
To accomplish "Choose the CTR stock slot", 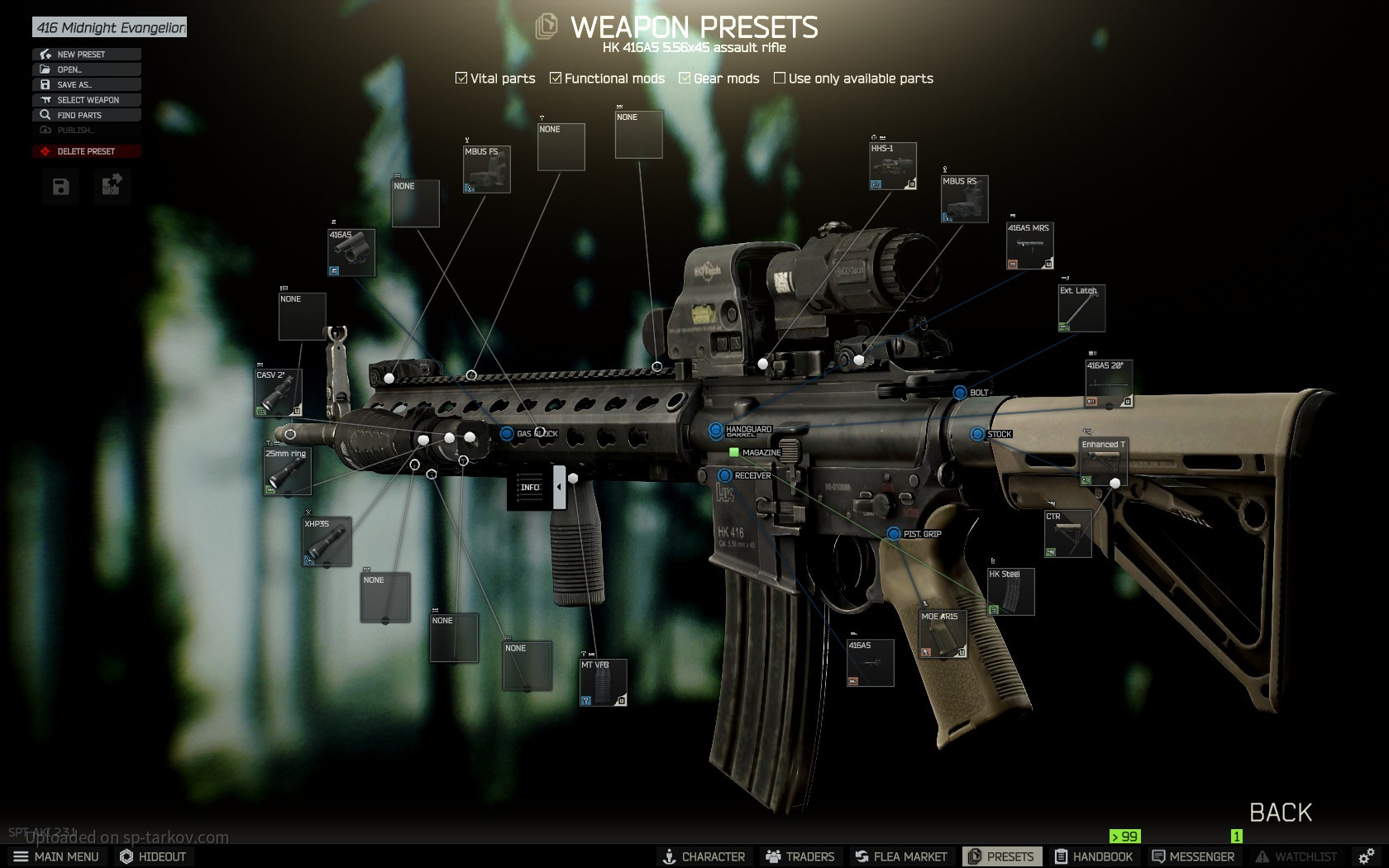I will [x=1068, y=534].
